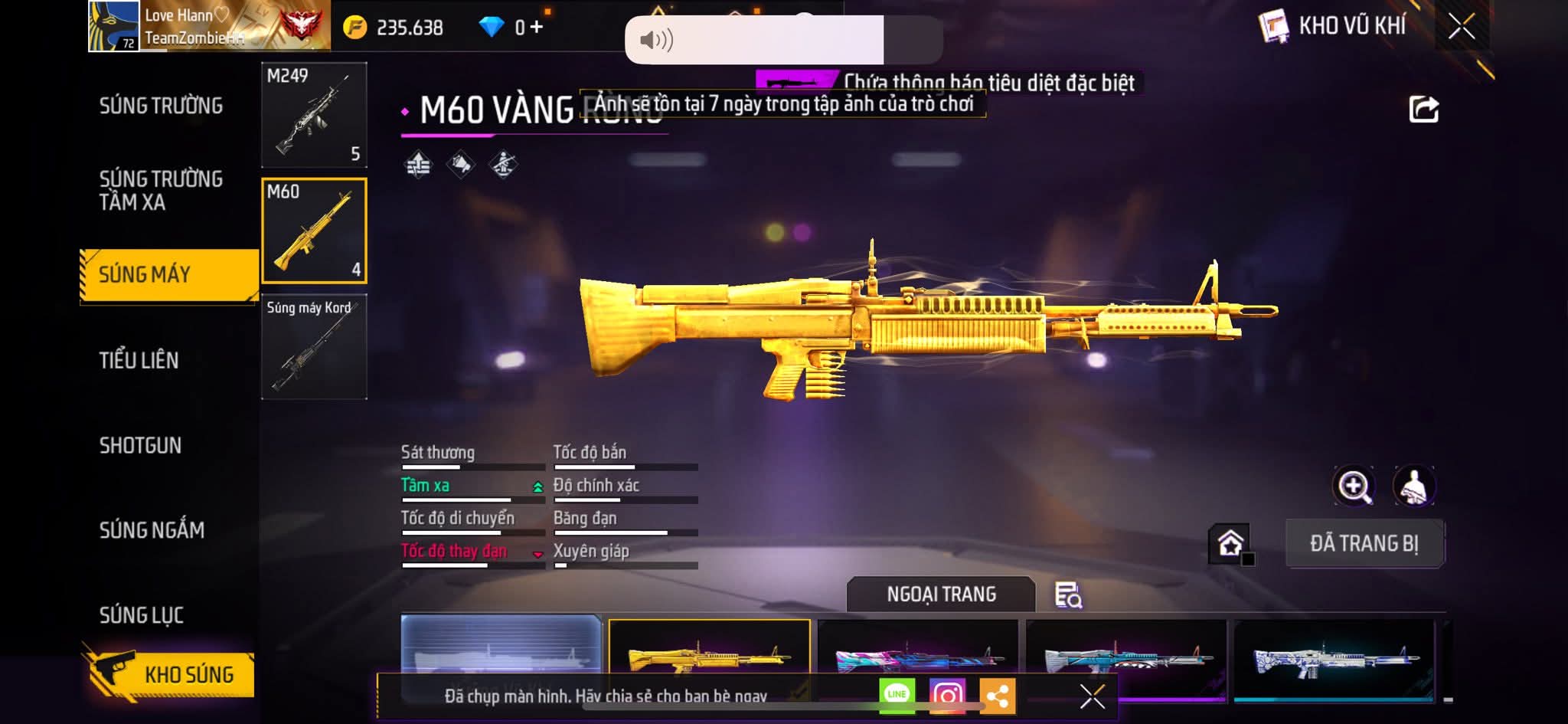The height and width of the screenshot is (724, 1568).
Task: Click the Đã Trang Bị button
Action: pos(1364,543)
